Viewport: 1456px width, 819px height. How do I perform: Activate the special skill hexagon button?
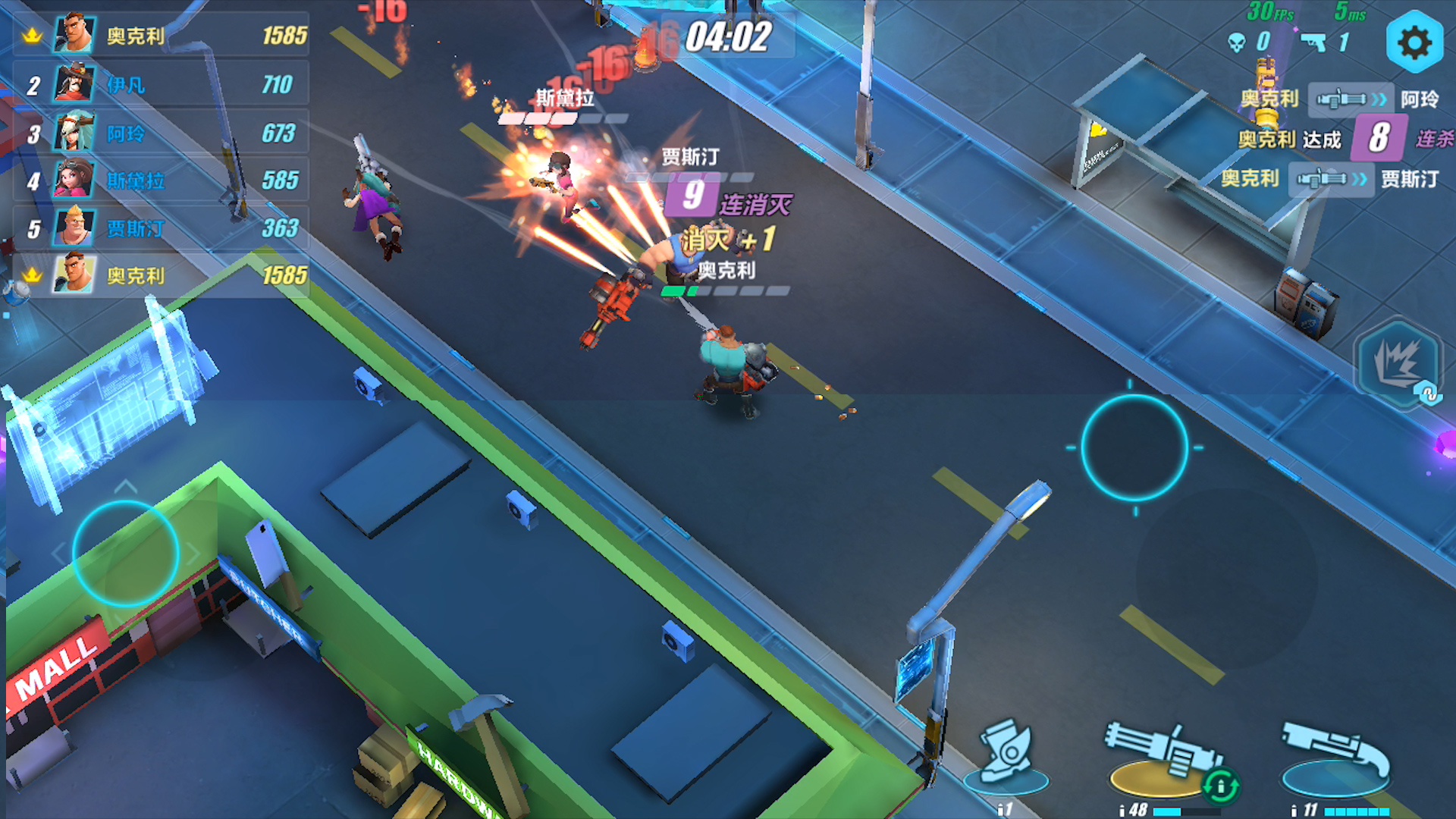pos(1398,364)
